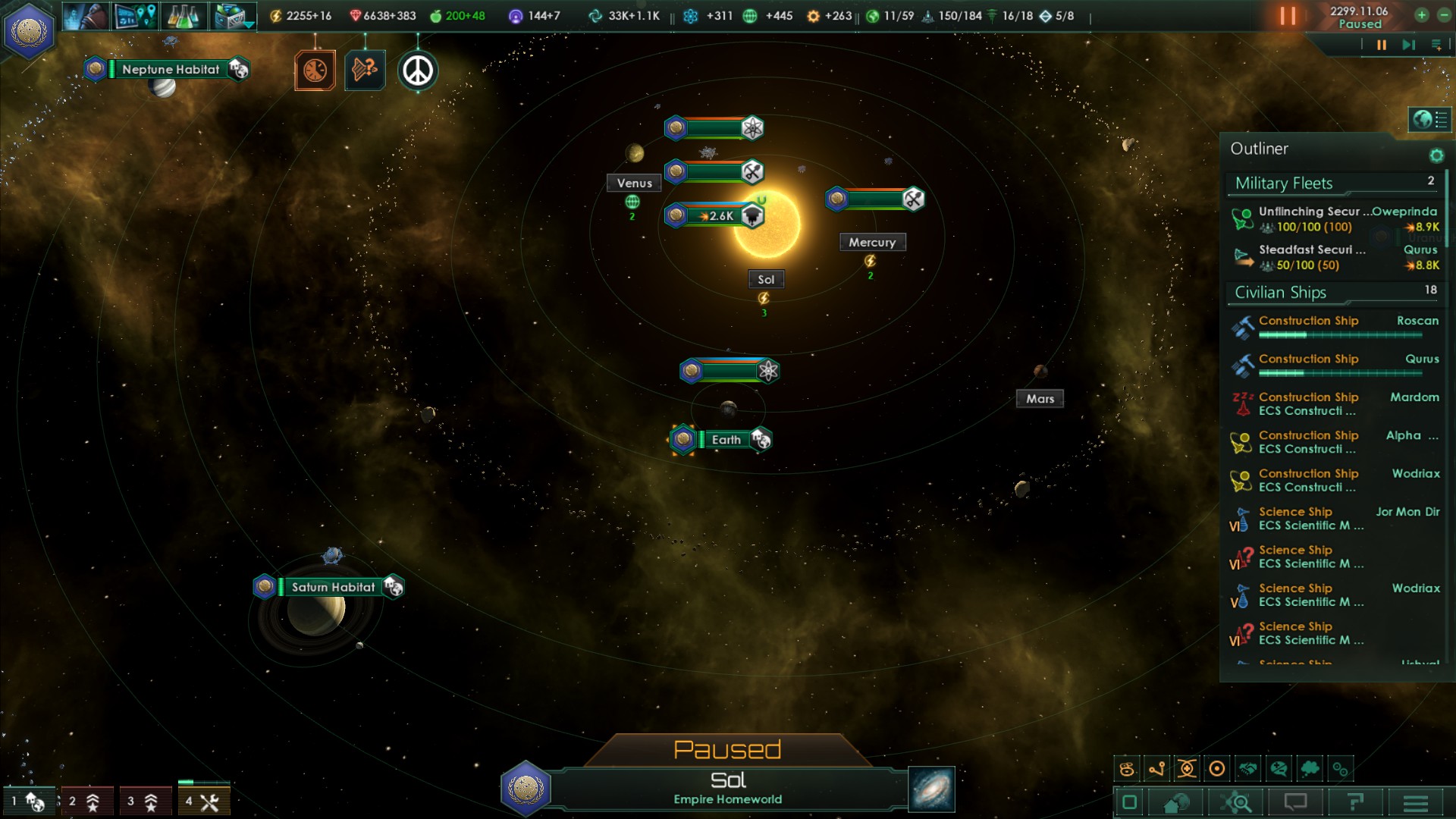Increase game speed with the plus button
1456x819 pixels.
tap(1421, 15)
